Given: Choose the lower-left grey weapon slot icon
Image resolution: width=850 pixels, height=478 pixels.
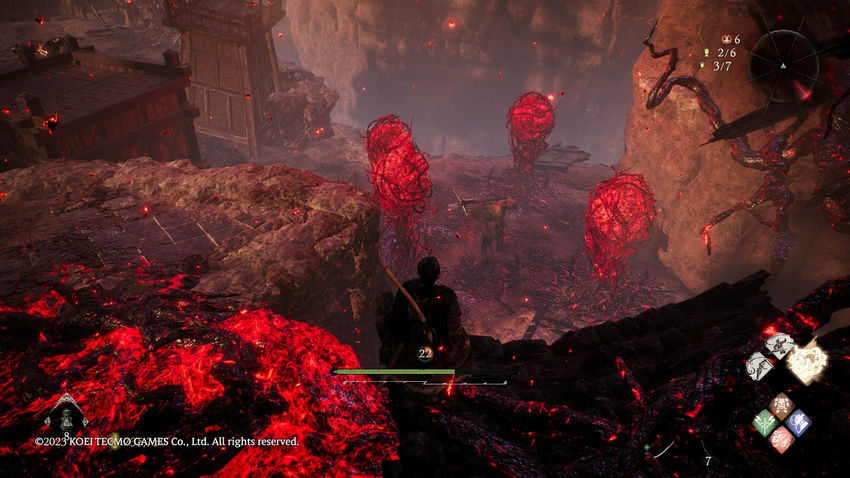Looking at the screenshot, I should tap(758, 367).
